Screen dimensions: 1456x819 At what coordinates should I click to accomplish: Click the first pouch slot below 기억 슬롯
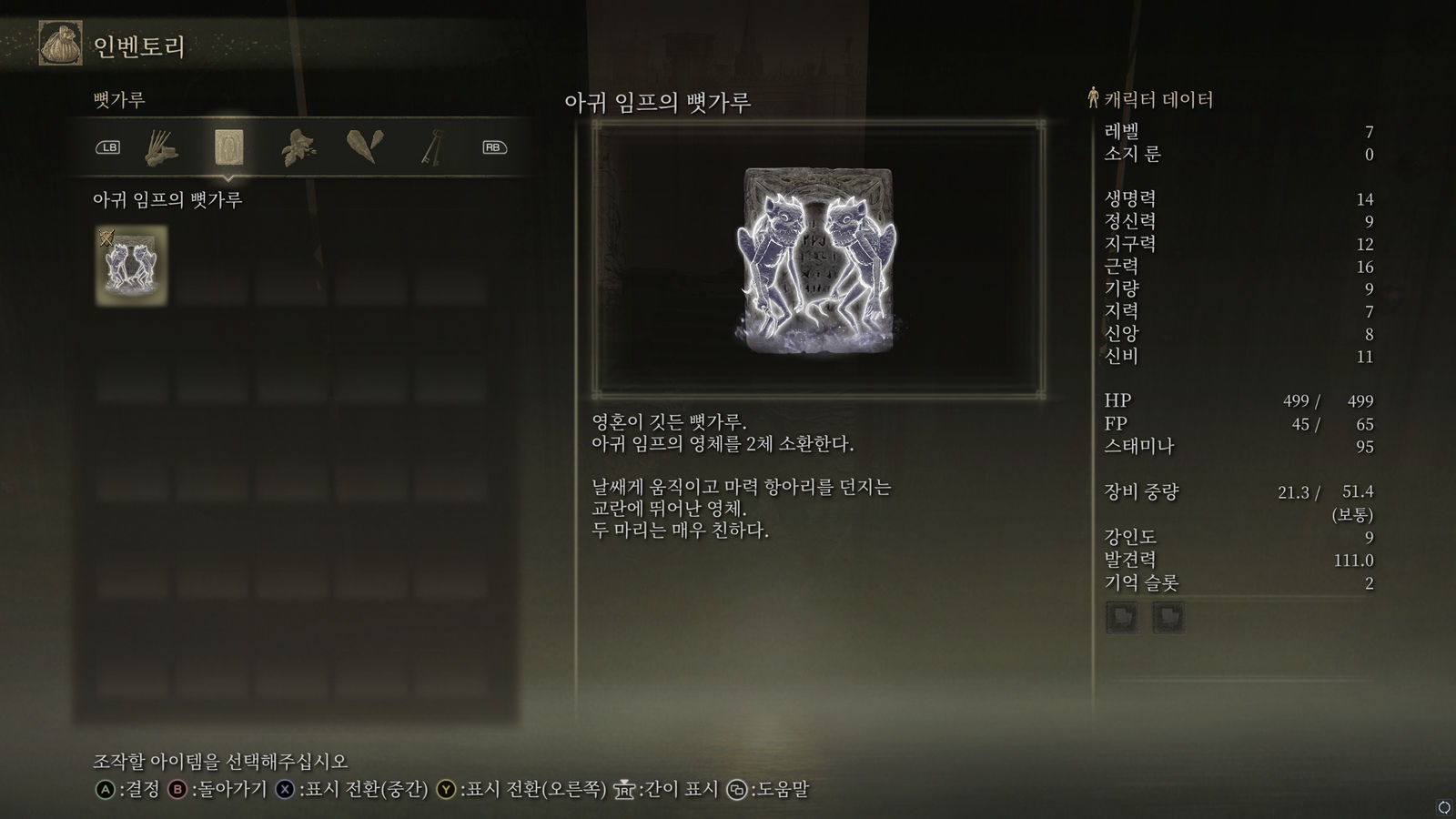click(x=1123, y=618)
